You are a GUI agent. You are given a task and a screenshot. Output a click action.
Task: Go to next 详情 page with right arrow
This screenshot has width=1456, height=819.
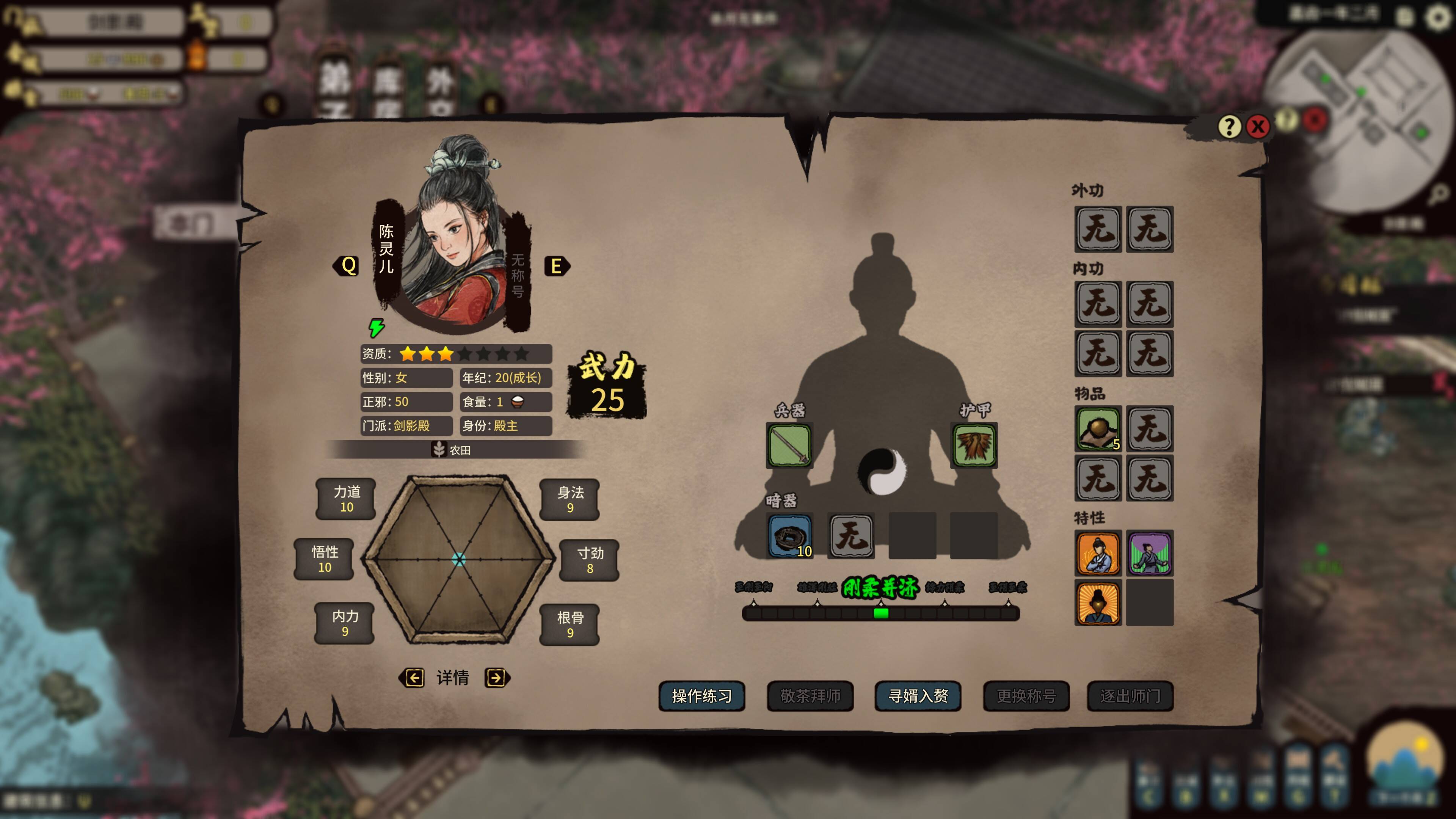(496, 678)
